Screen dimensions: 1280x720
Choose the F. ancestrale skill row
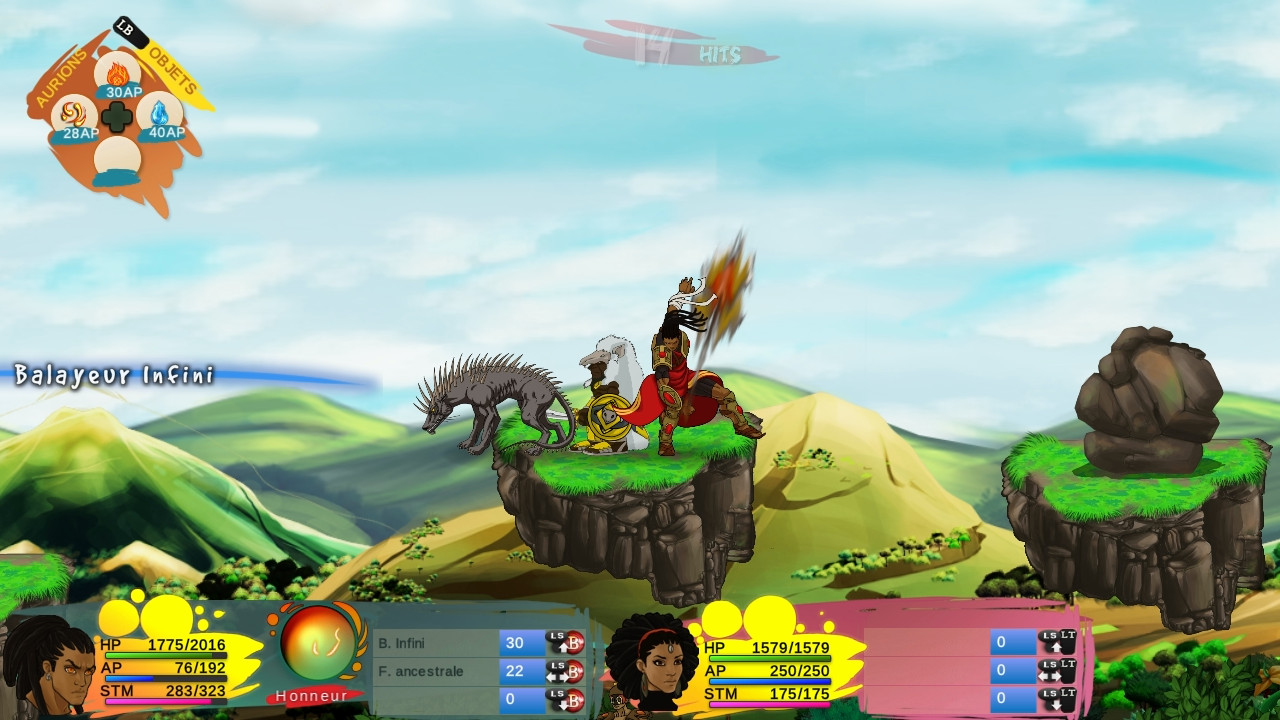(437, 671)
